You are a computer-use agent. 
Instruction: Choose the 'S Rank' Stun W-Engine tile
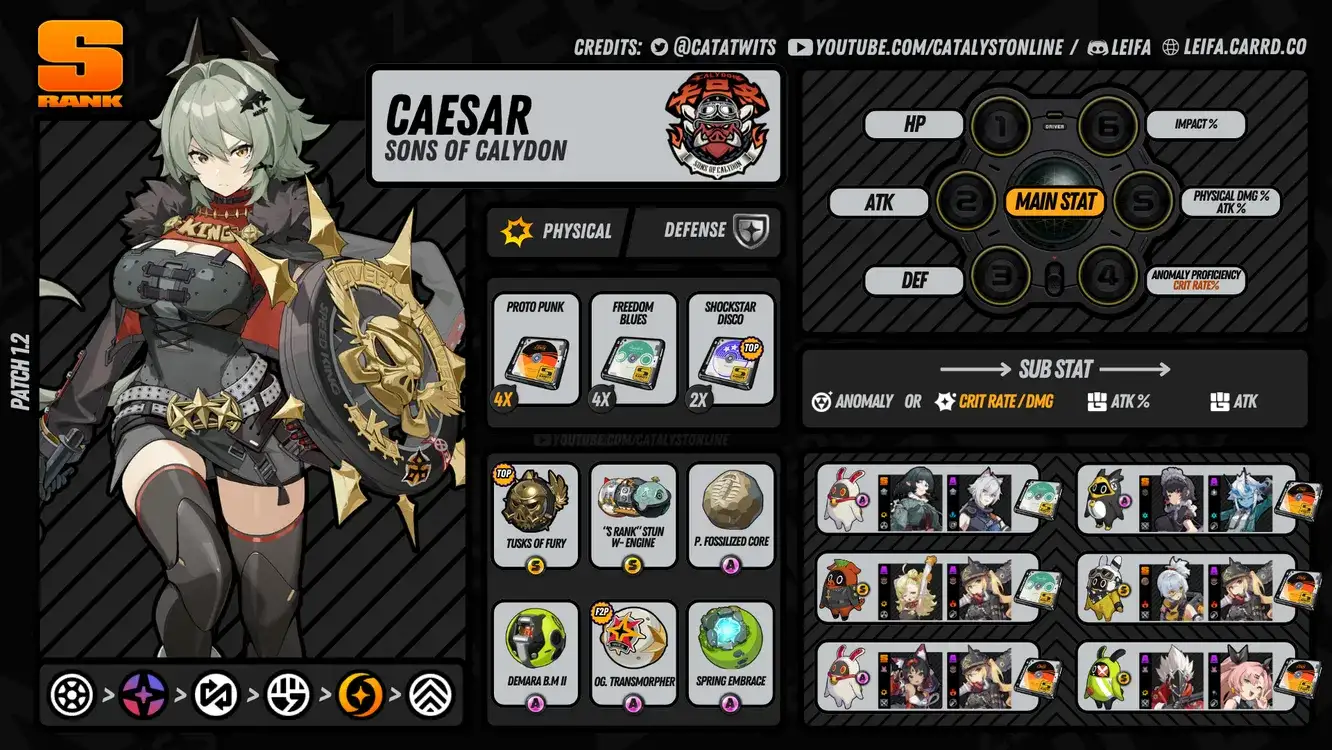coord(633,515)
